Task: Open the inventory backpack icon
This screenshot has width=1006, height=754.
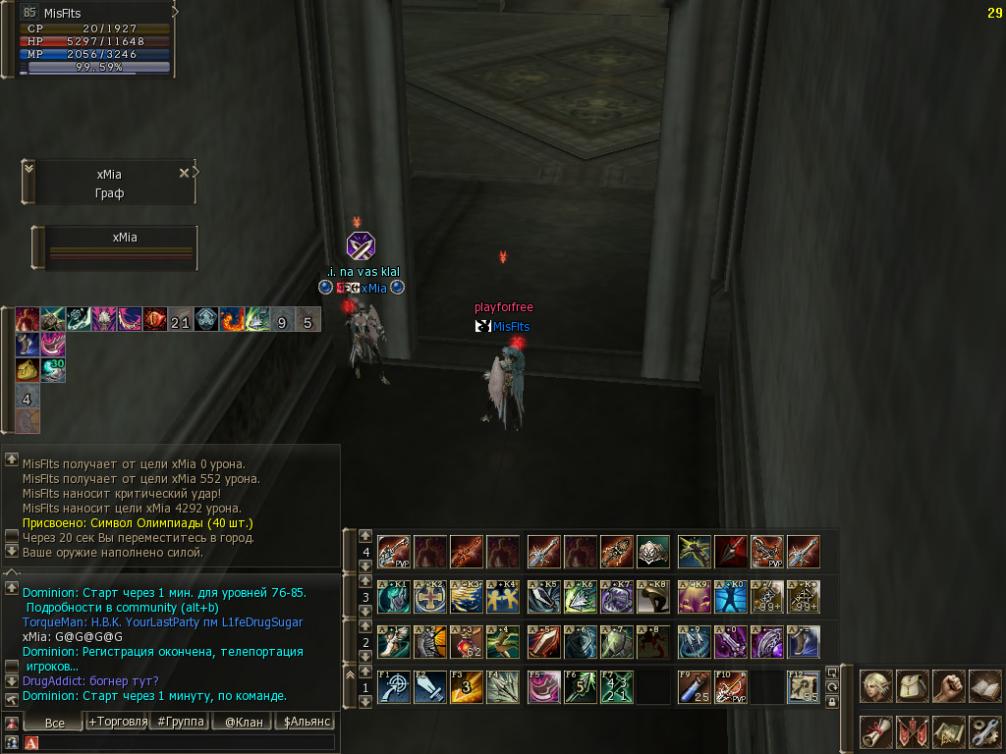Action: (x=912, y=687)
